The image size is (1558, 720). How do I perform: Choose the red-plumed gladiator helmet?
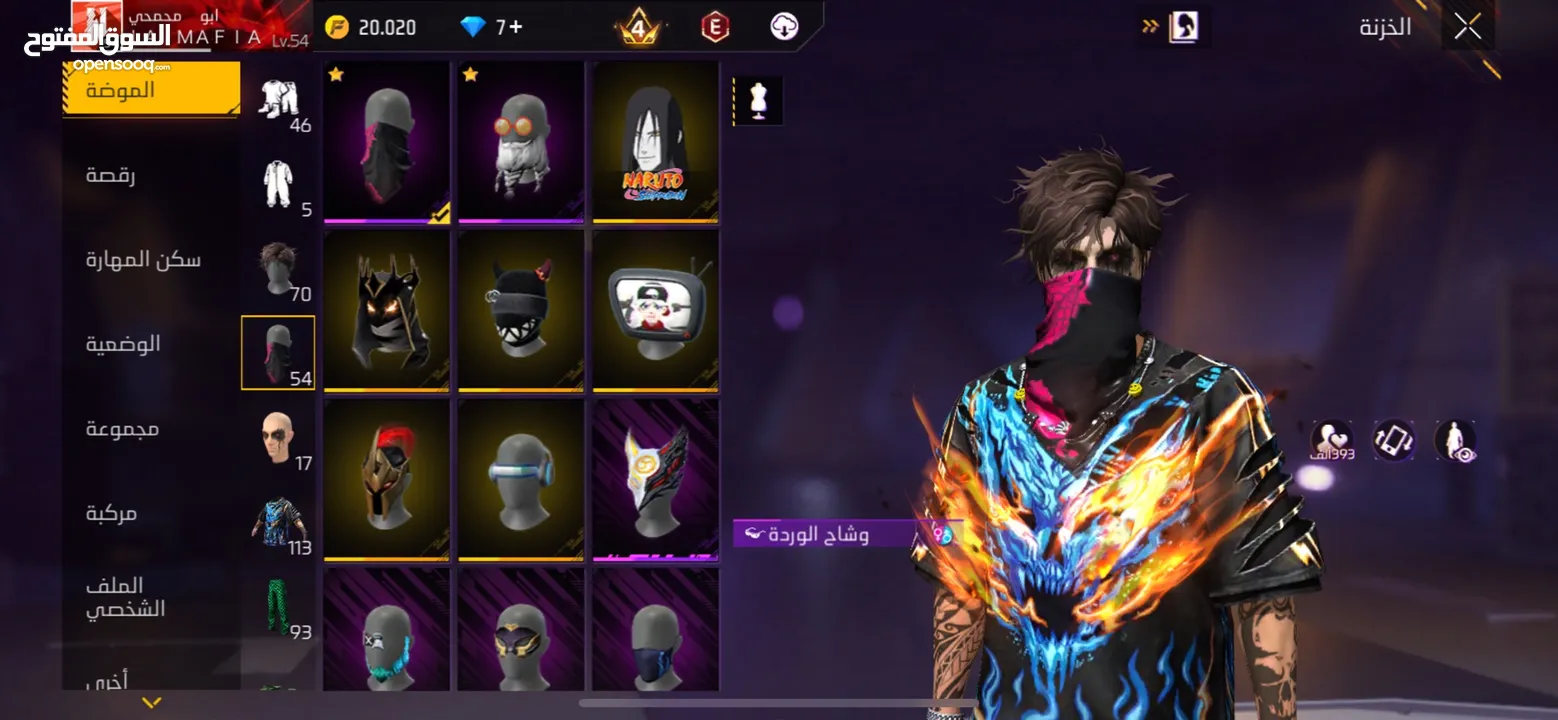tap(387, 479)
